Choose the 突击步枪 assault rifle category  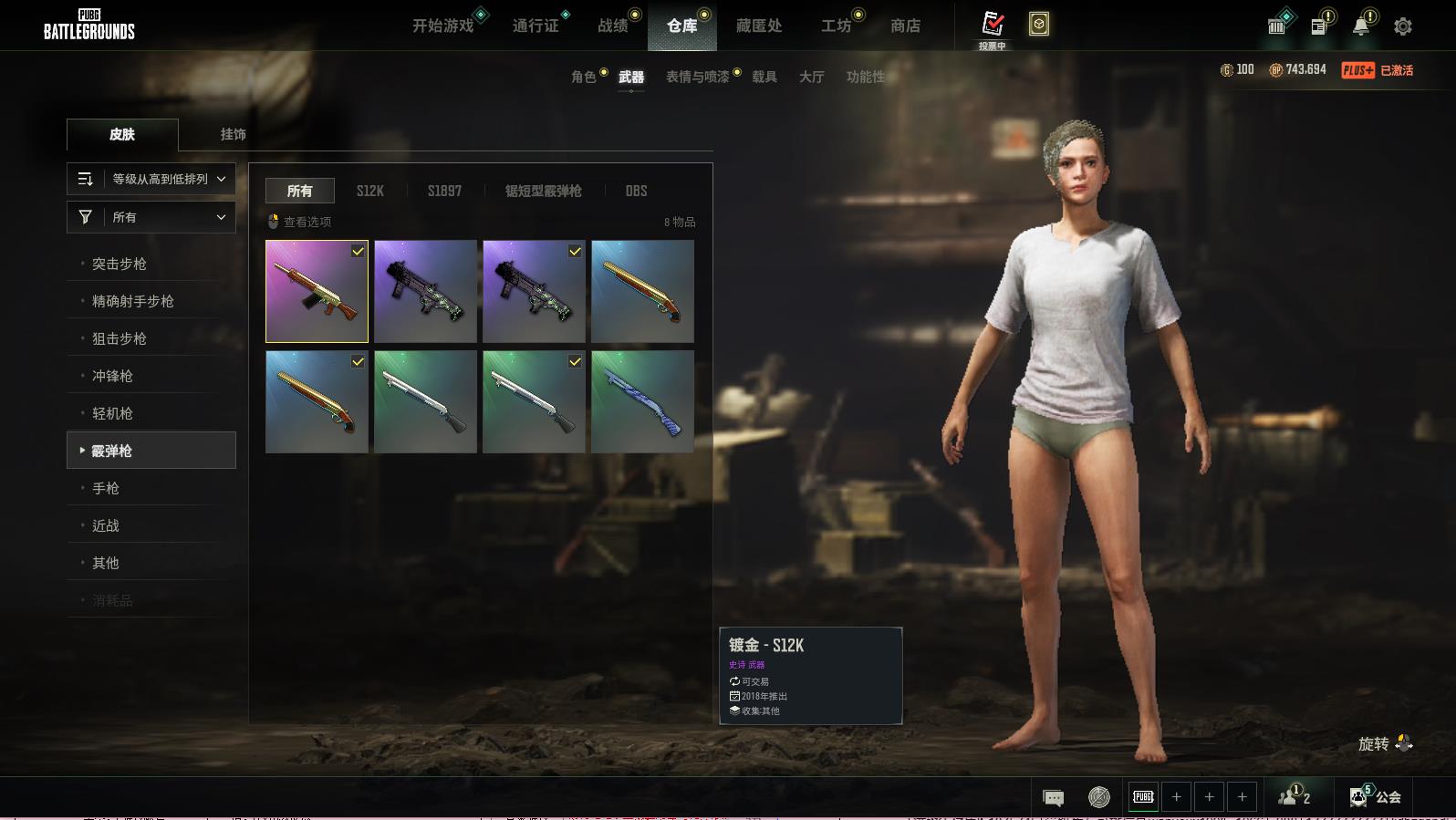(x=120, y=264)
